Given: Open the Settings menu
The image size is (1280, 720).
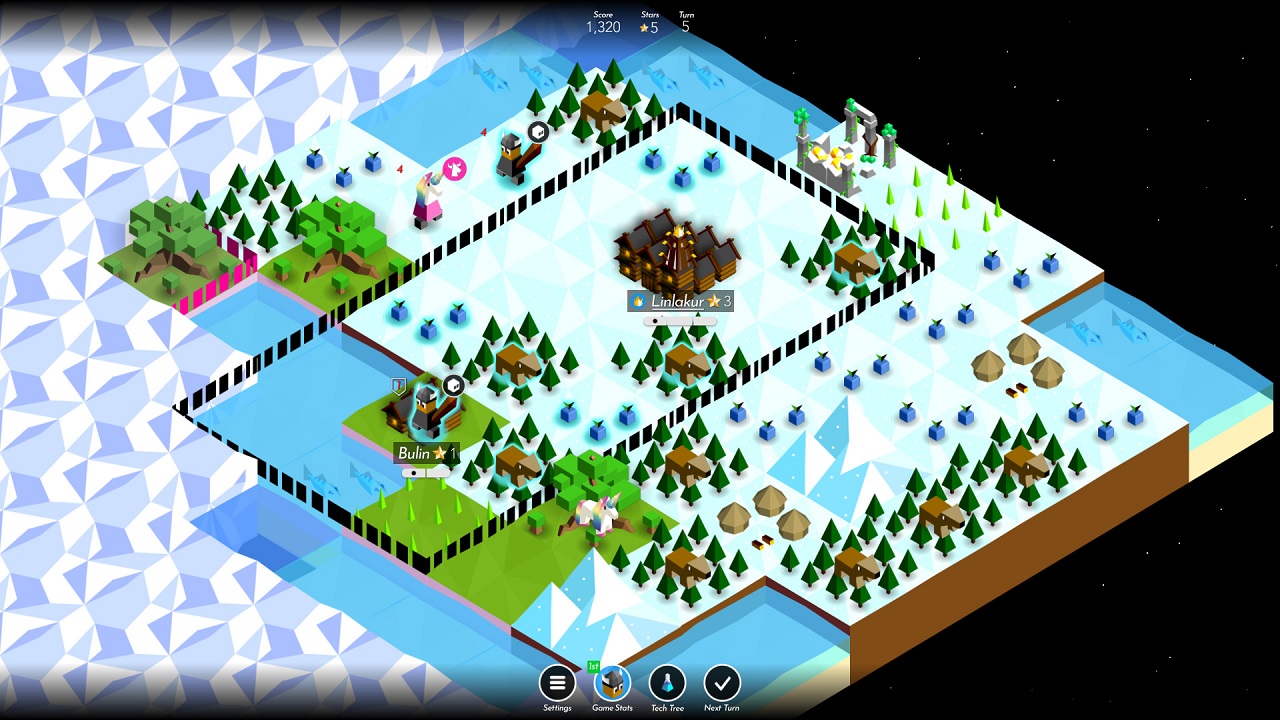Looking at the screenshot, I should (x=556, y=685).
